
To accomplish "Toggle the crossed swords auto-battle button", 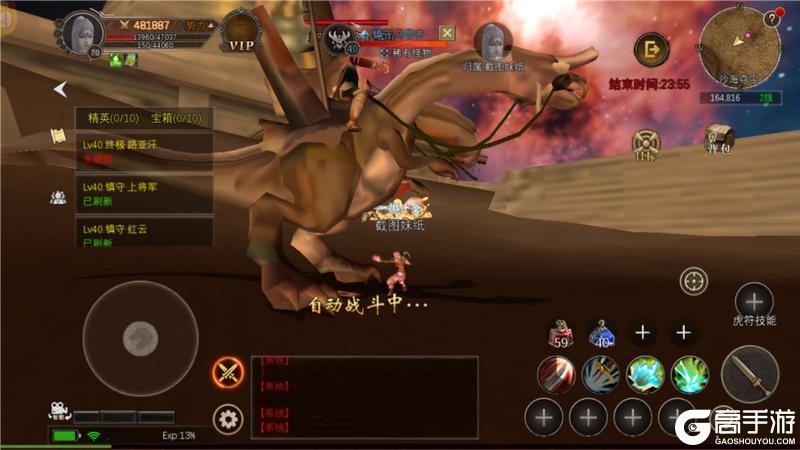I will tap(228, 373).
